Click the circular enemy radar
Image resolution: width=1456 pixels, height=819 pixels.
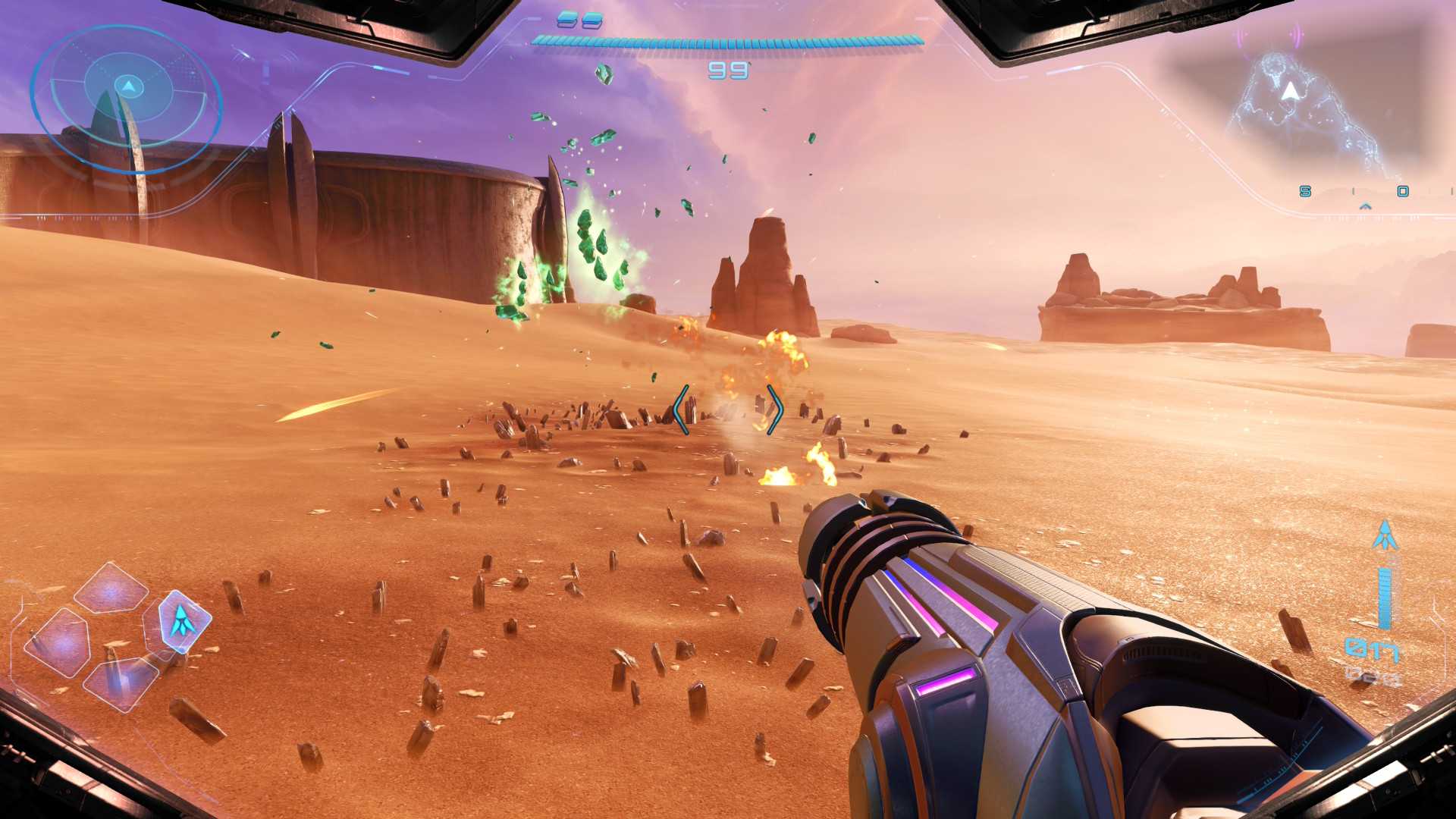(x=127, y=97)
